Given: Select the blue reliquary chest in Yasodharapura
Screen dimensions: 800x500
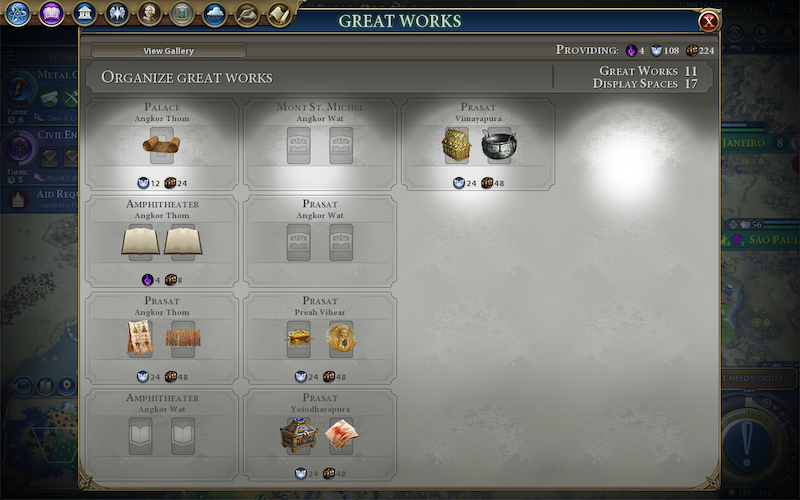Looking at the screenshot, I should [299, 435].
